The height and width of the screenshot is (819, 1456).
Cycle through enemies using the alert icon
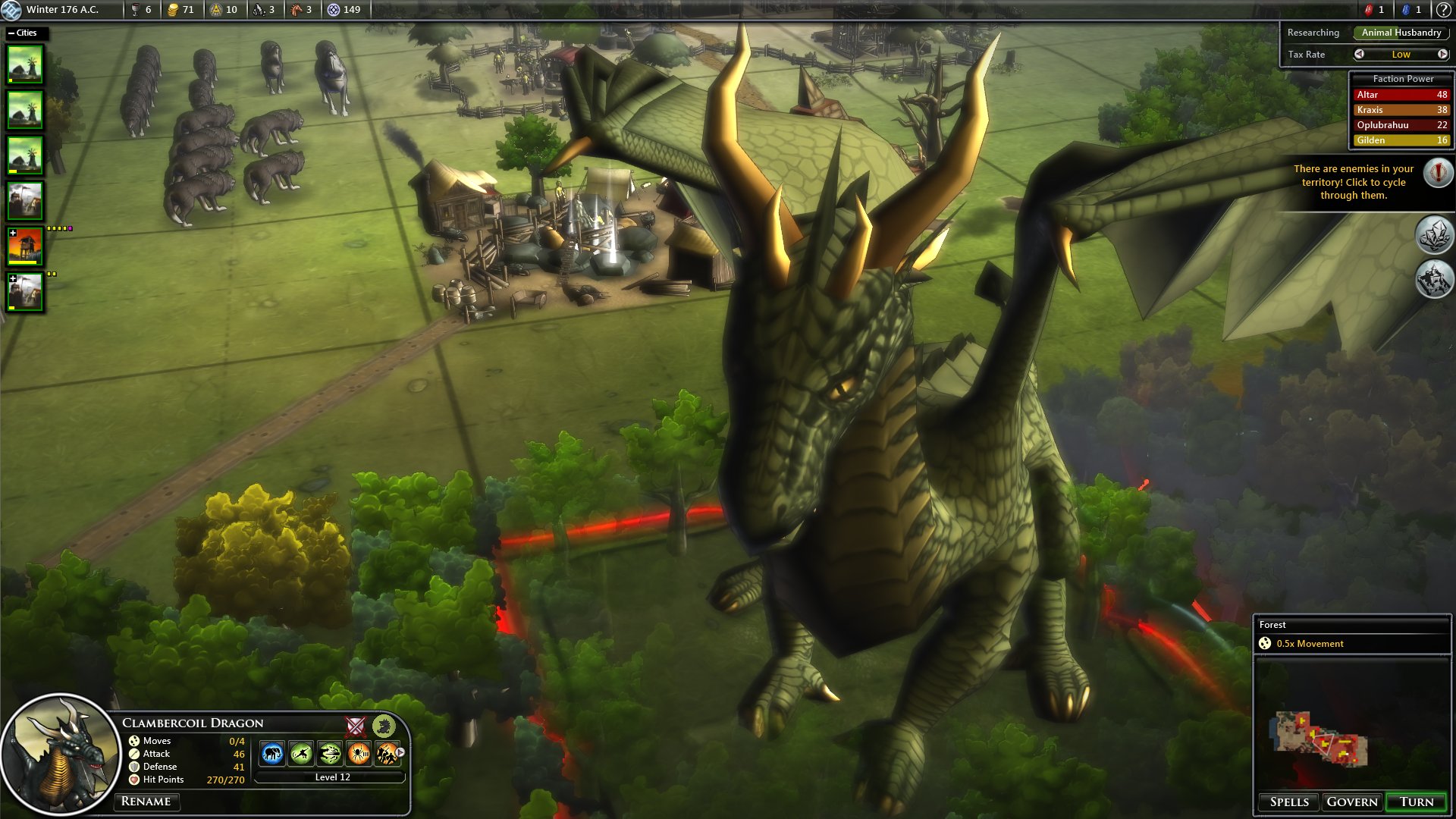point(1437,173)
